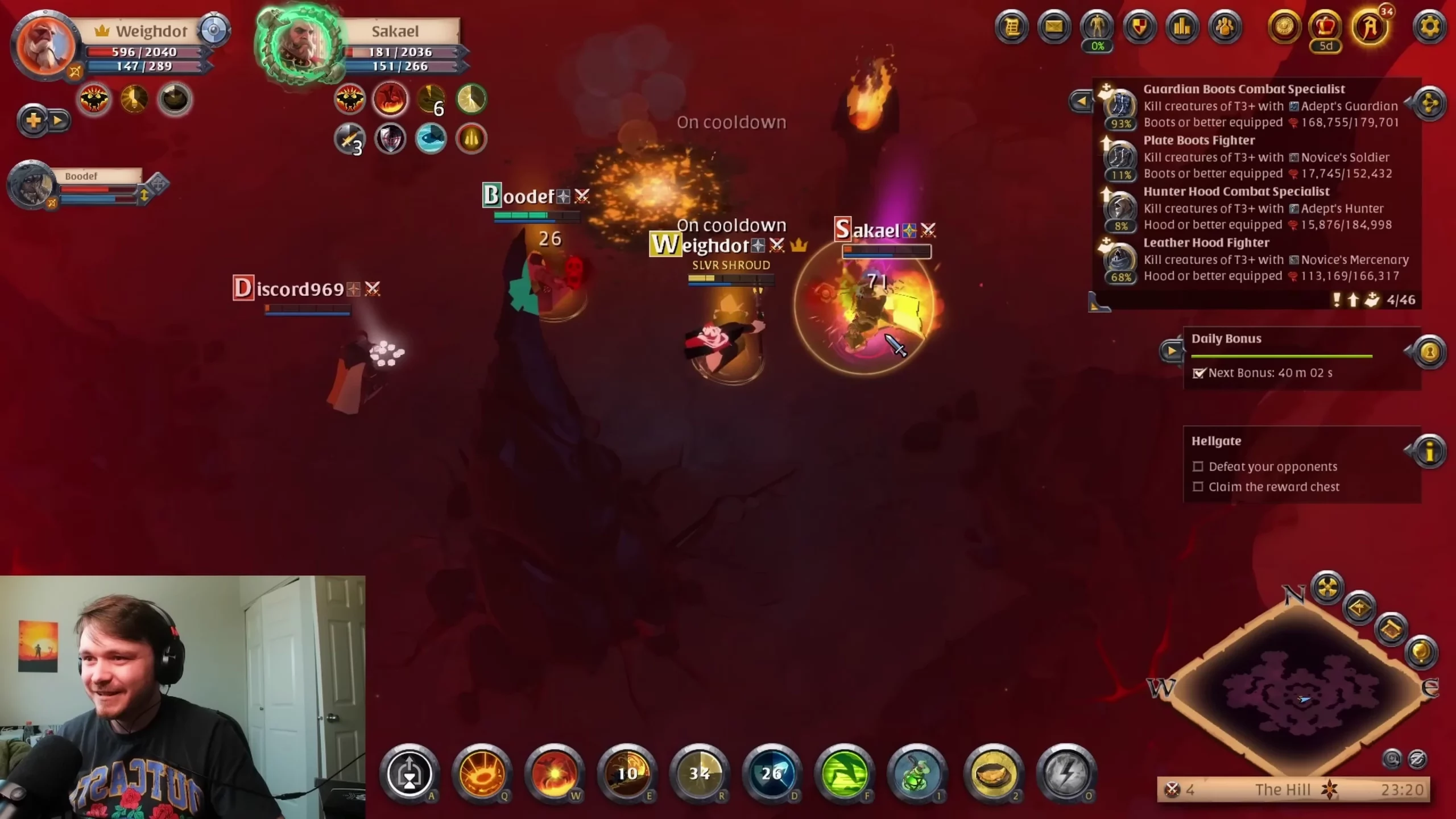Image resolution: width=1456 pixels, height=819 pixels.
Task: Click the mount icon on slot A
Action: click(x=409, y=773)
